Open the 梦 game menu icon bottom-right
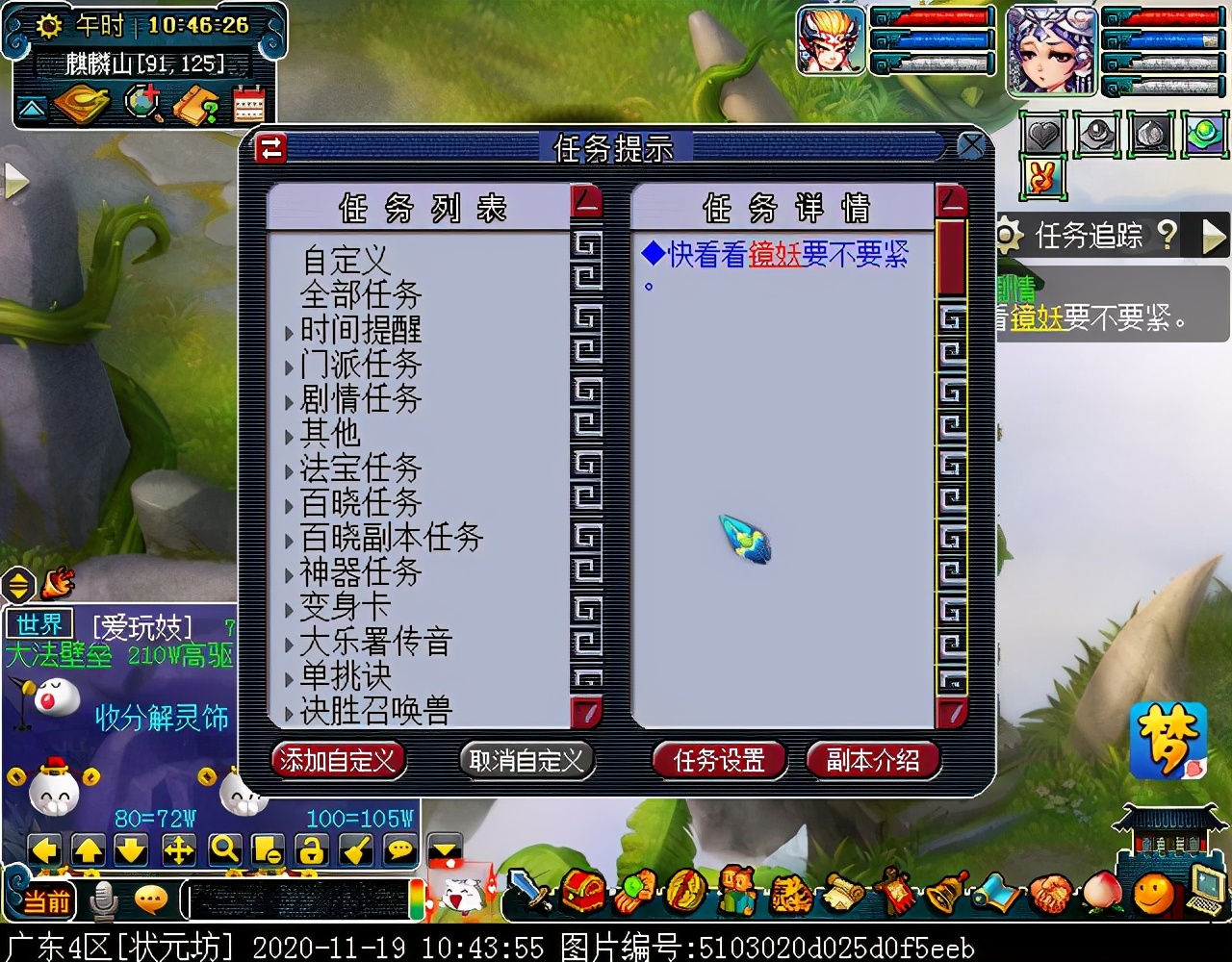 click(x=1168, y=741)
